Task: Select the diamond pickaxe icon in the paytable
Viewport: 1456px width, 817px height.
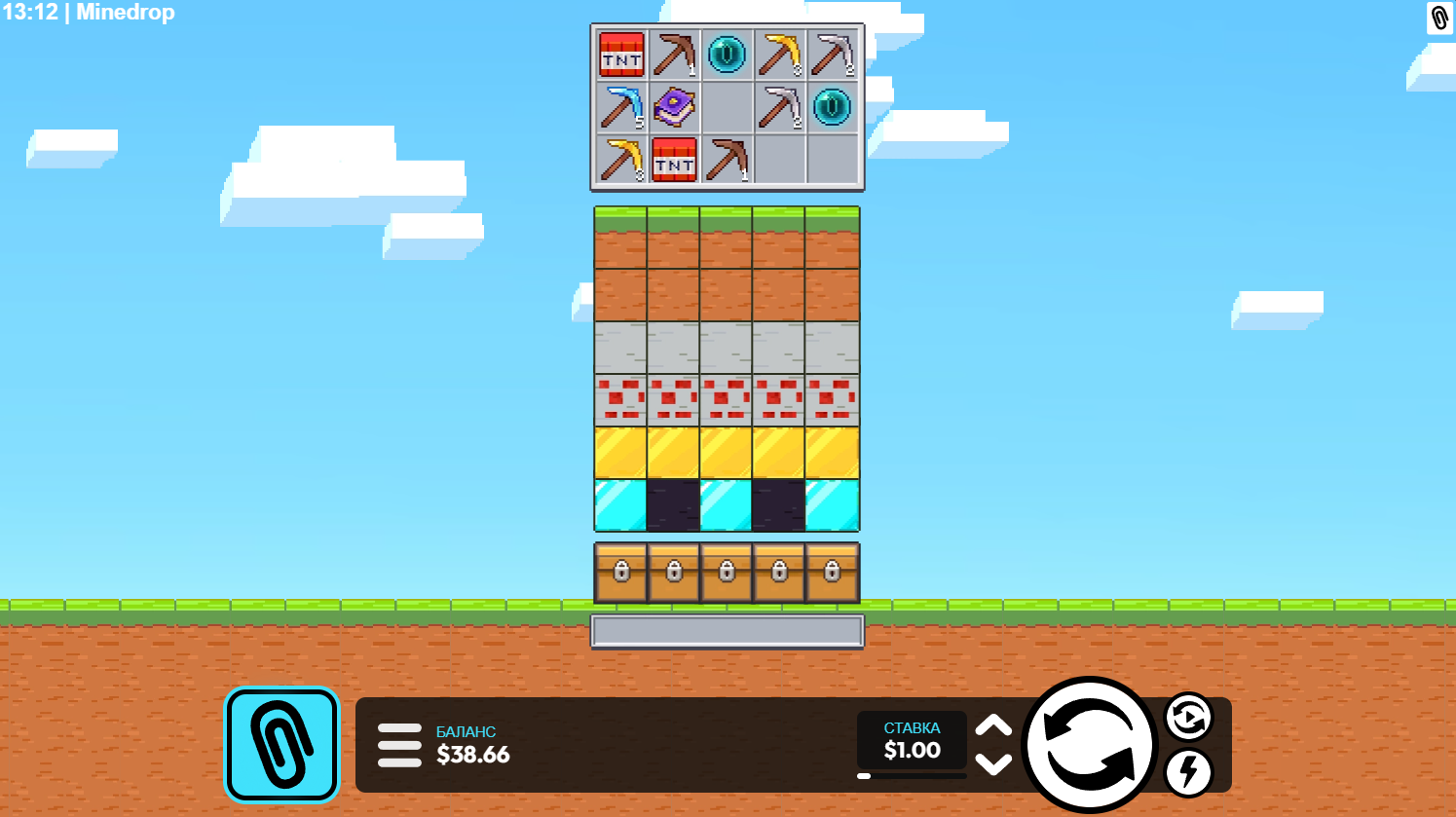Action: click(621, 109)
